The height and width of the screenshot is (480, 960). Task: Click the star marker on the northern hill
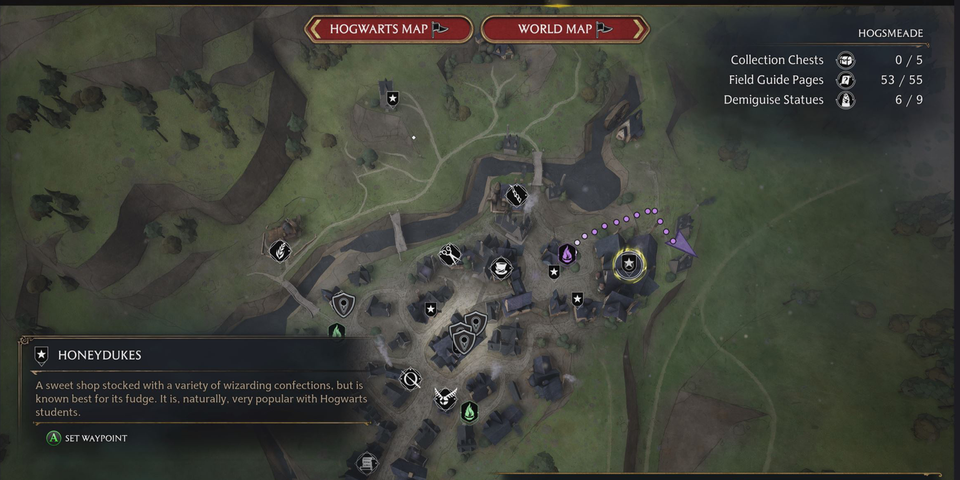click(393, 98)
